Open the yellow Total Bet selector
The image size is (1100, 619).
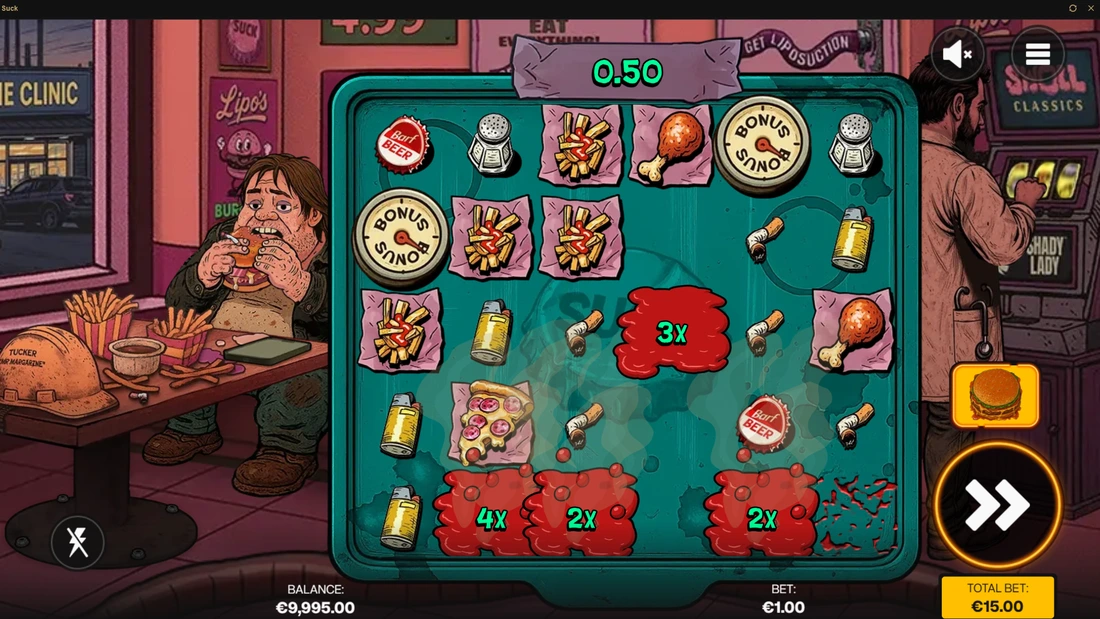click(x=997, y=597)
